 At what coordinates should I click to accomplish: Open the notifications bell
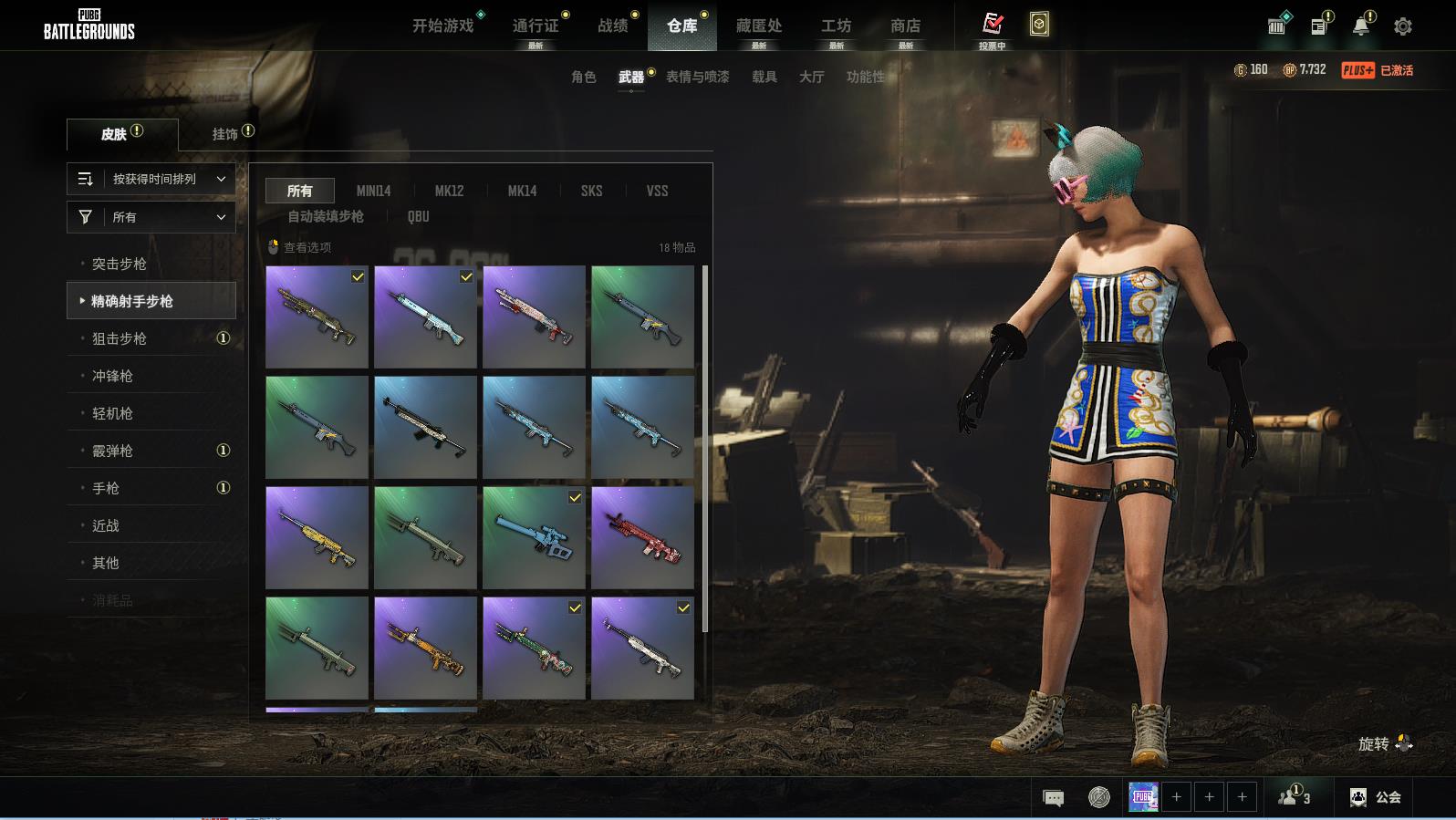(x=1361, y=26)
